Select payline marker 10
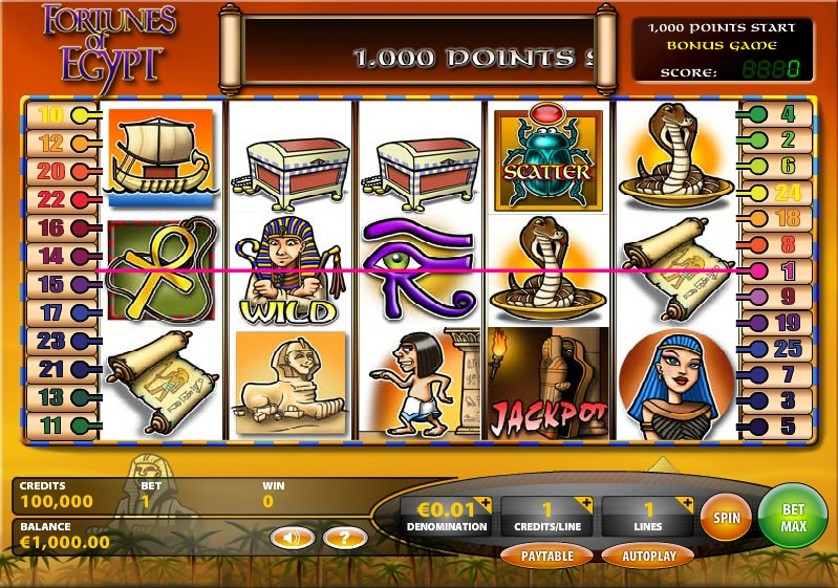 [x=52, y=115]
